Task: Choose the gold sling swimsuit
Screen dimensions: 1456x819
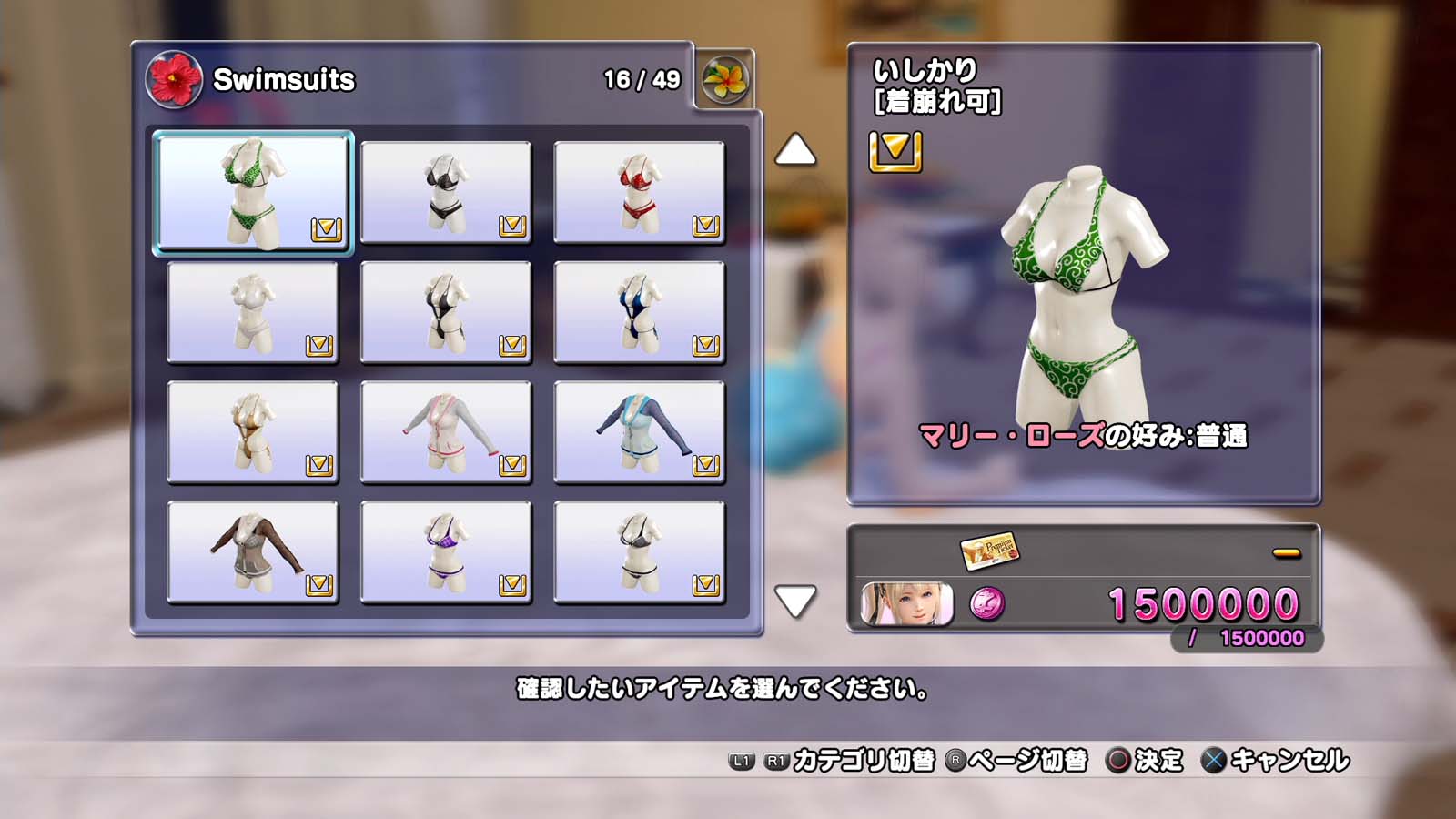Action: (253, 432)
